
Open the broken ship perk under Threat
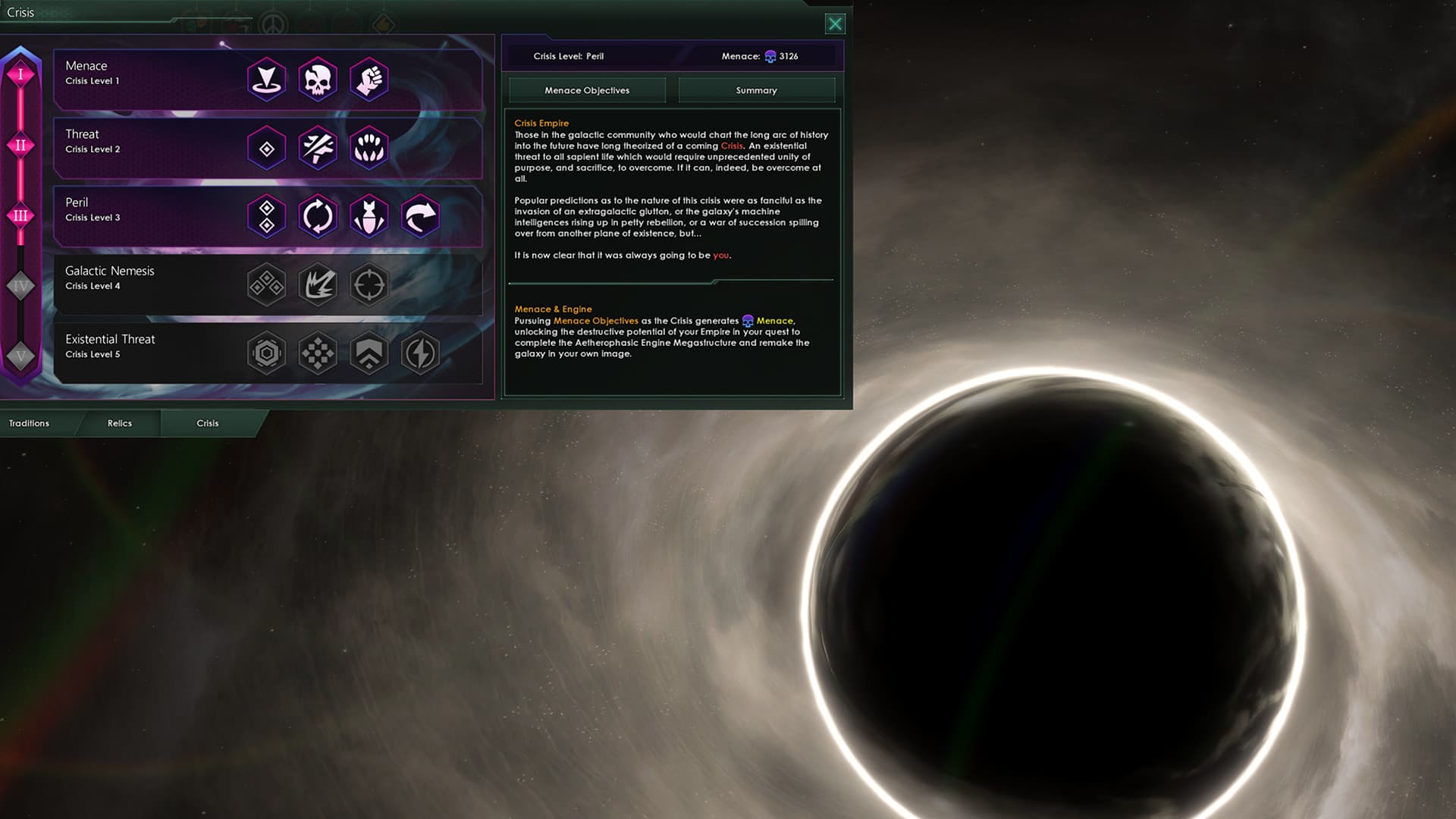pyautogui.click(x=318, y=148)
